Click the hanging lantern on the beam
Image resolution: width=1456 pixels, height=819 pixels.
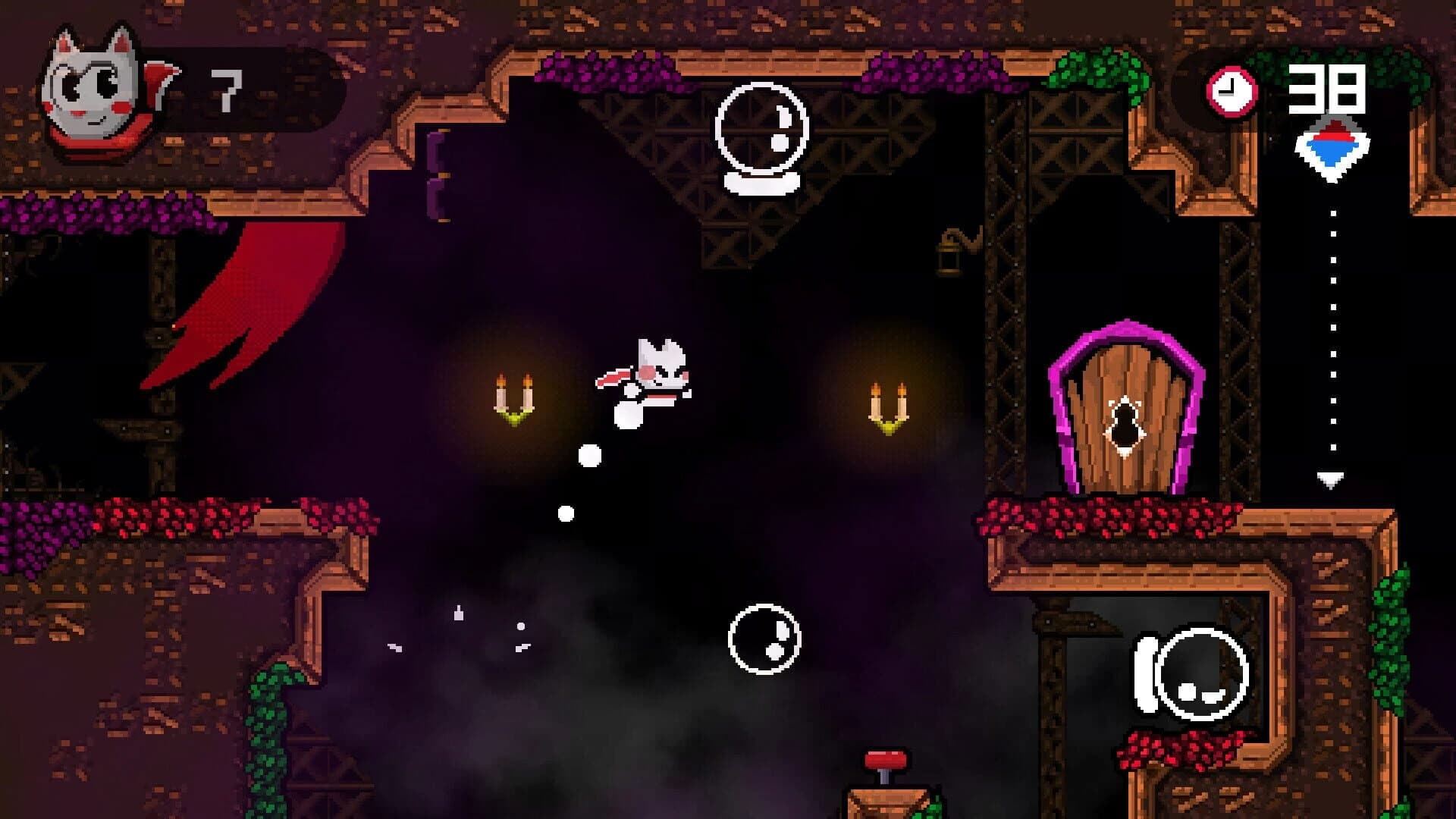tap(950, 250)
